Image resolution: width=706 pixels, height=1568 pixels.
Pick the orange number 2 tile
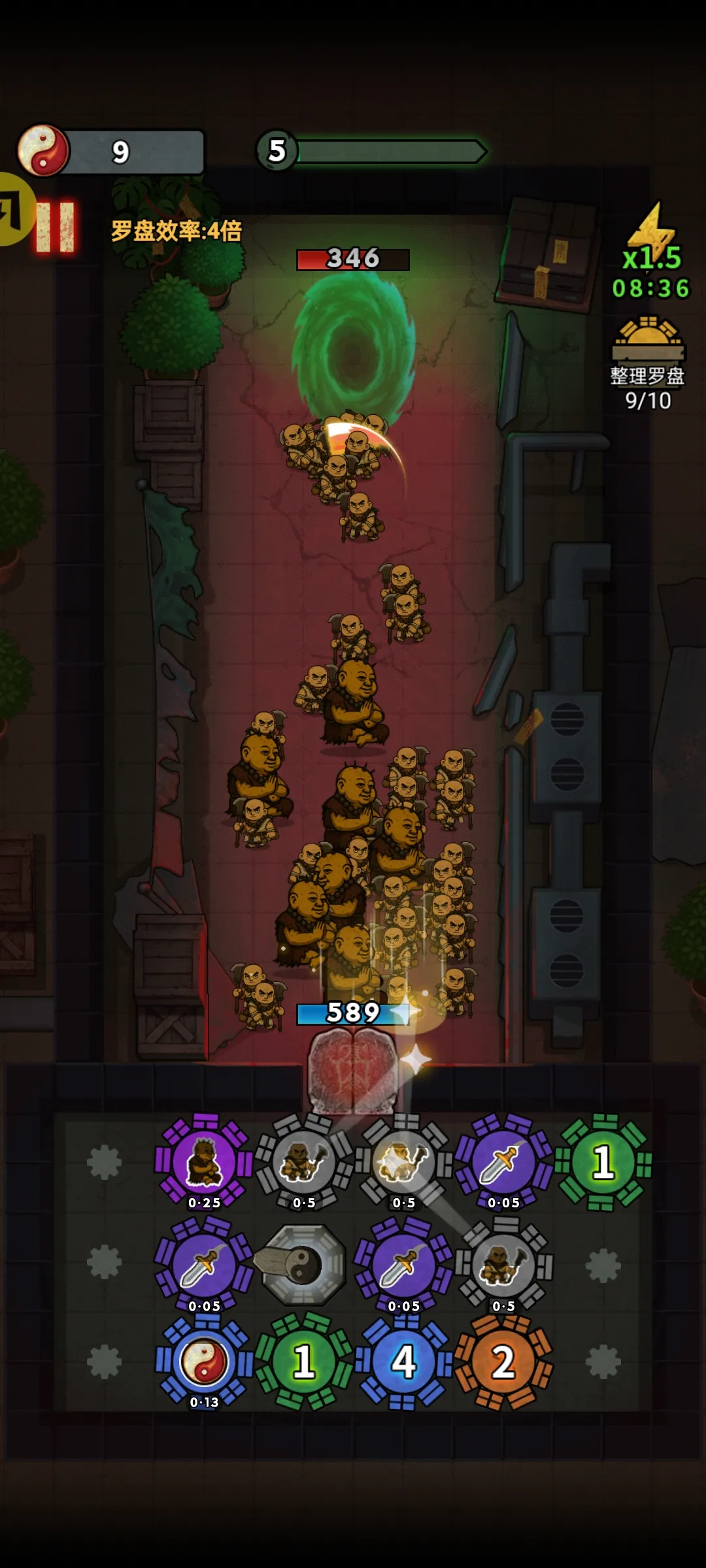[503, 1362]
